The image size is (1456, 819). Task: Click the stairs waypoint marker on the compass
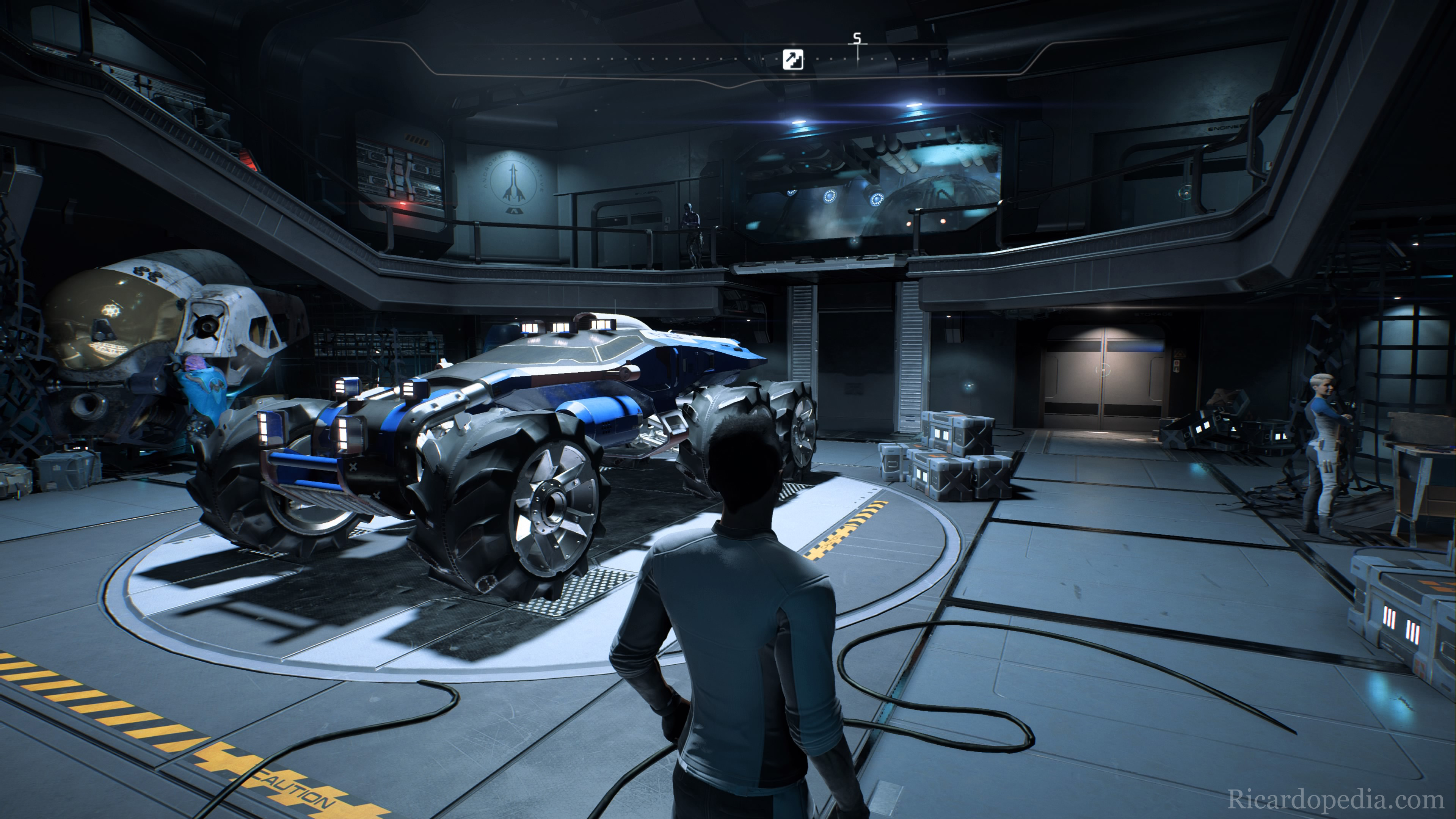(x=792, y=59)
